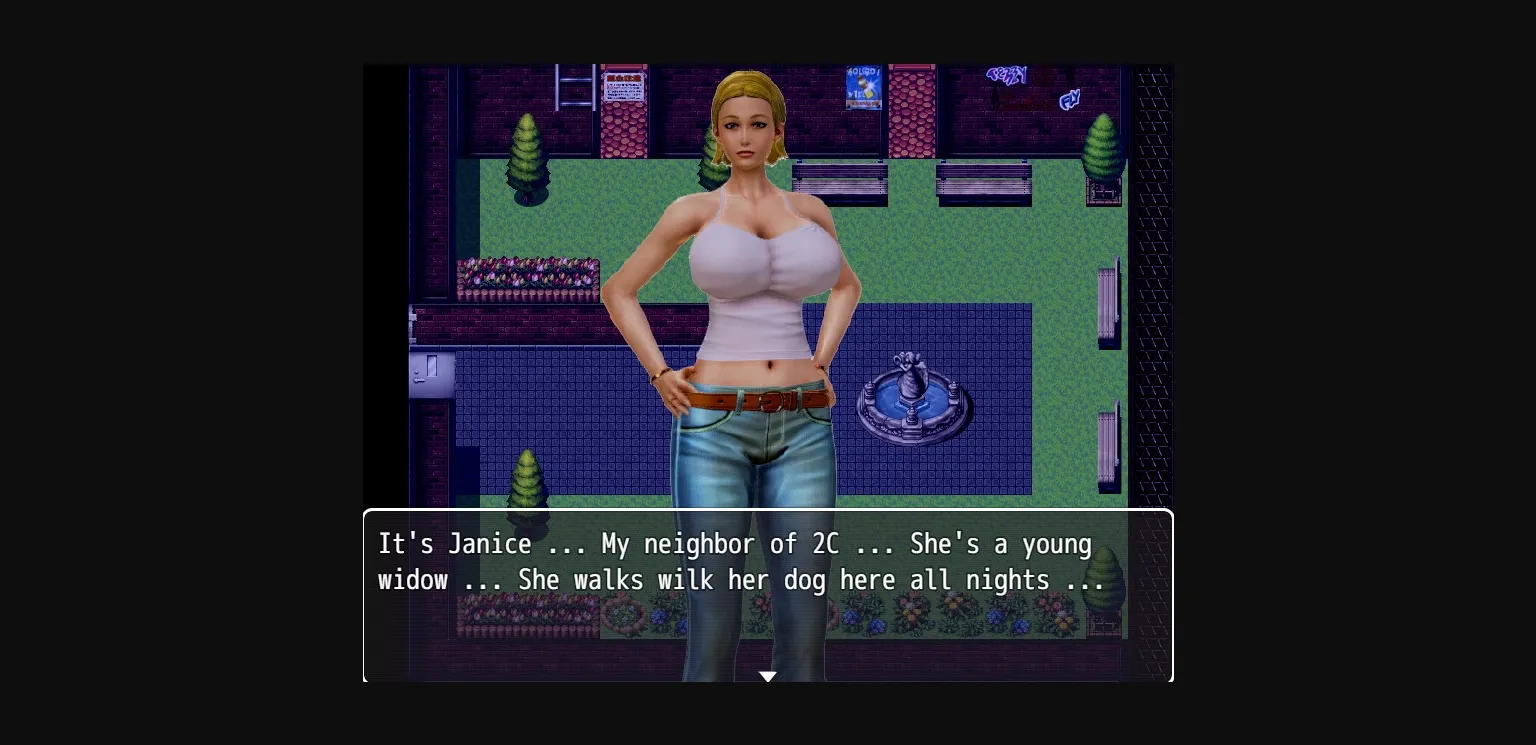Click the small yellow notice above the door

(x=414, y=318)
